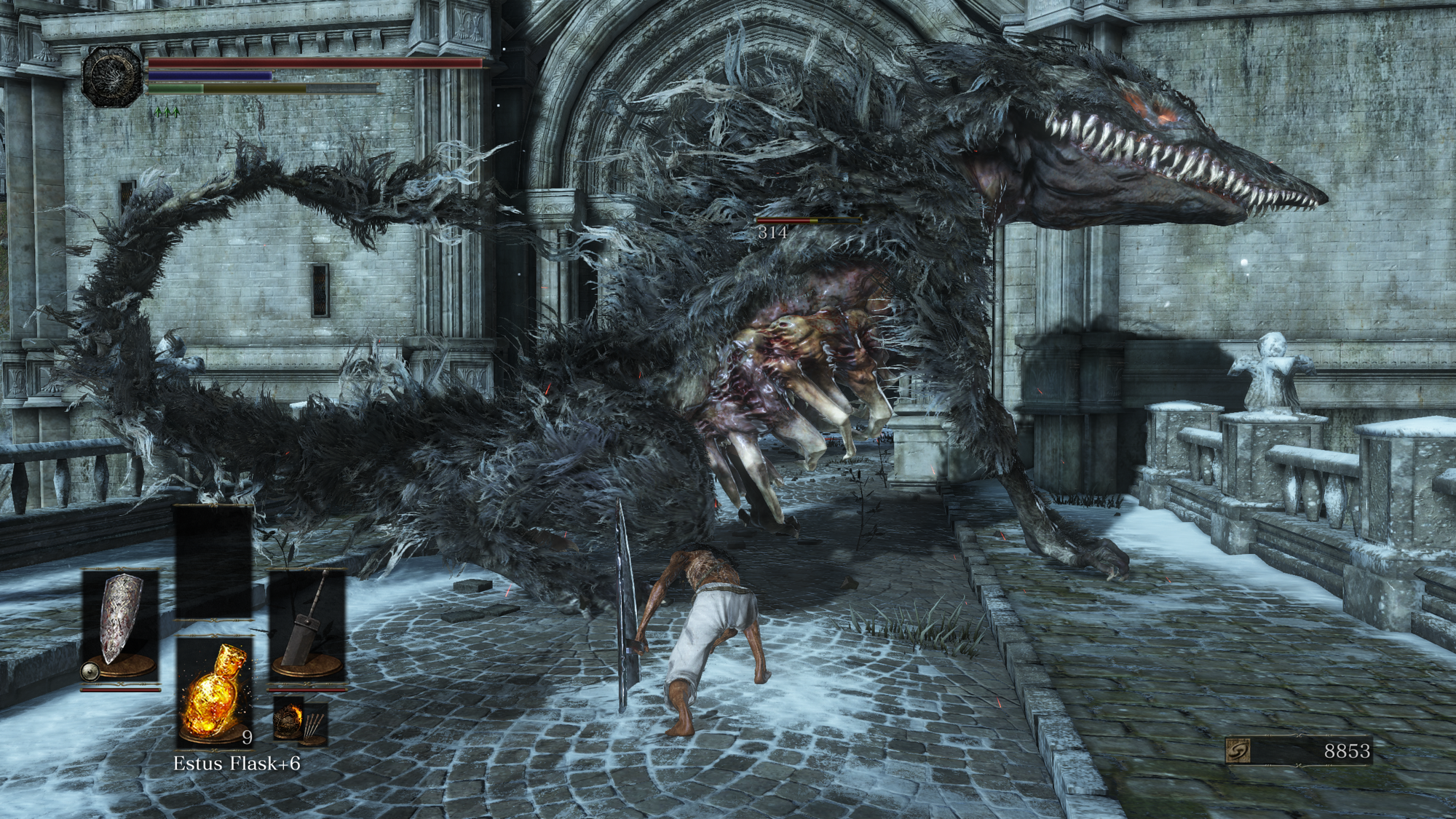Click the octagonal covenant emblem
Screen dimensions: 1456x819
(113, 76)
